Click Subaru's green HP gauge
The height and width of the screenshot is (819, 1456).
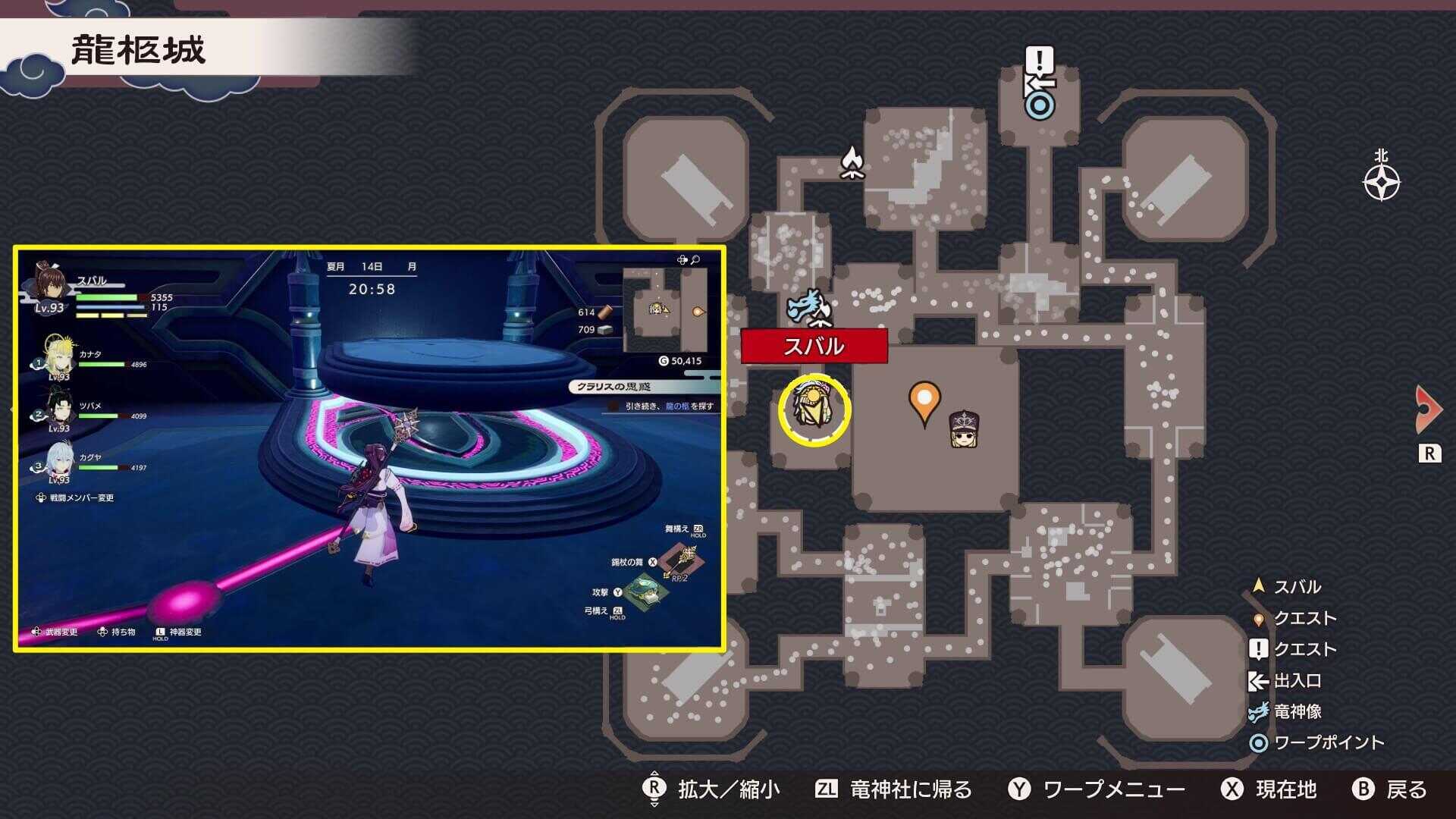(x=106, y=299)
